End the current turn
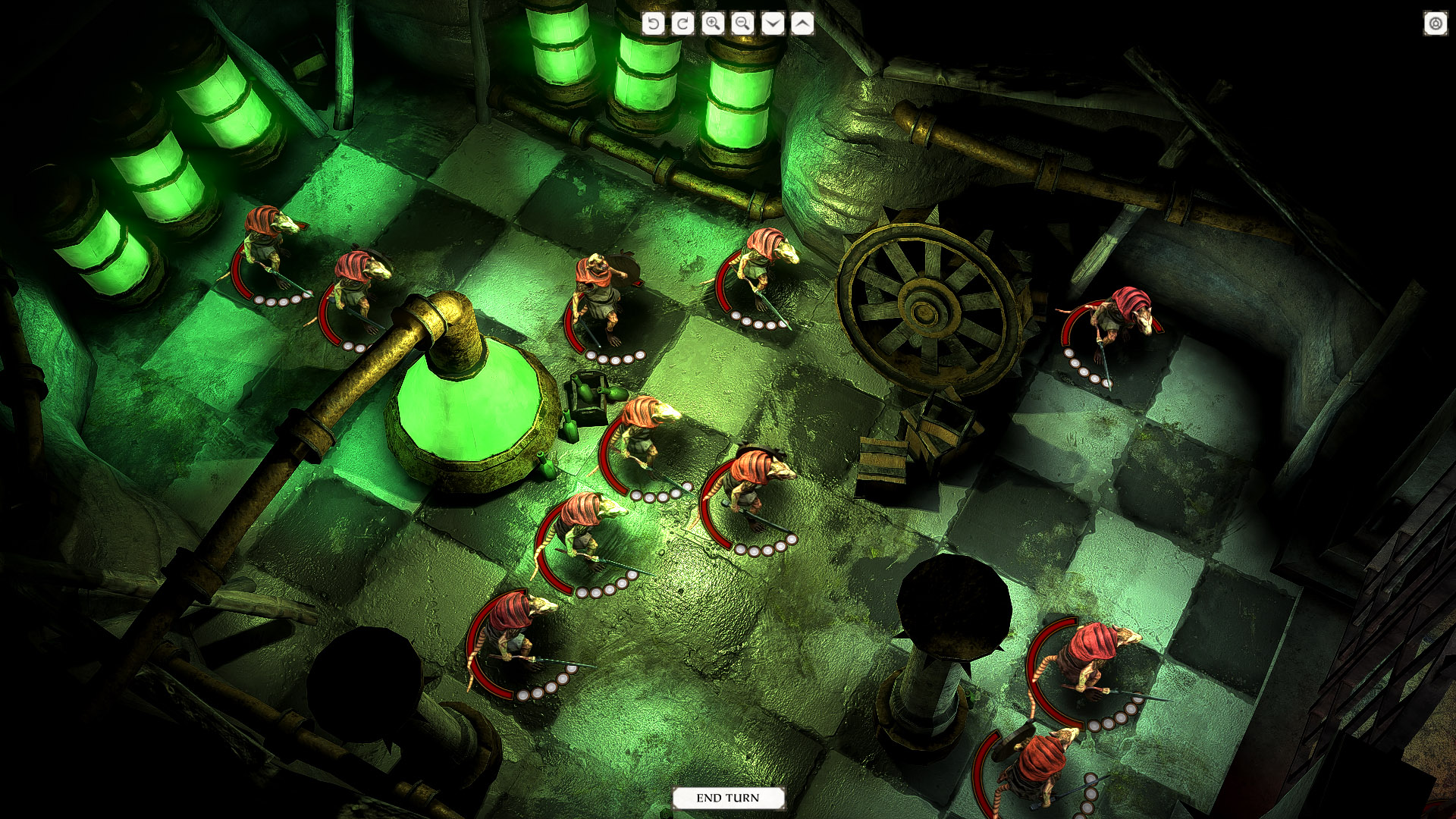The height and width of the screenshot is (819, 1456). coord(727,798)
